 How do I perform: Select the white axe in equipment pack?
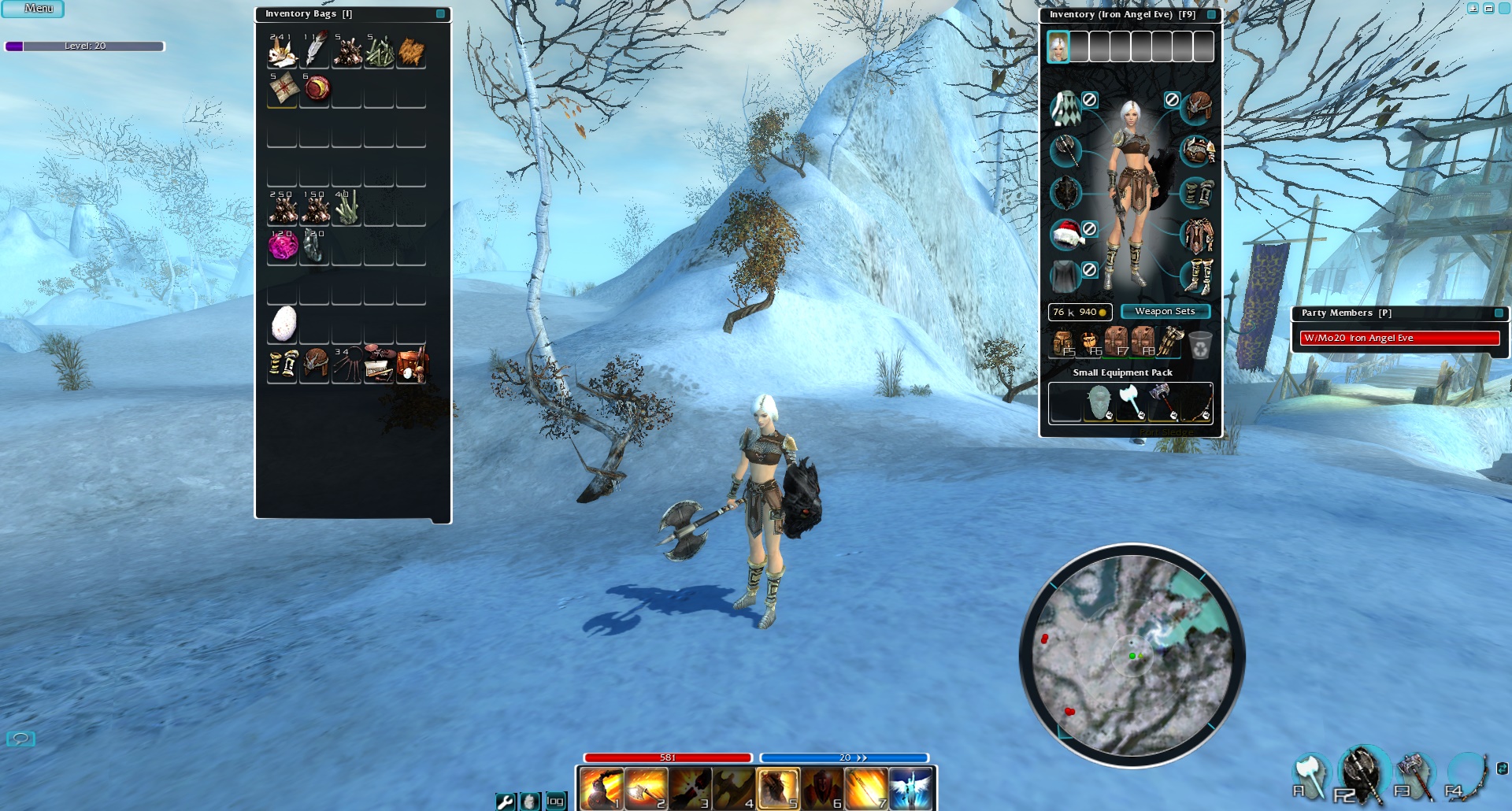point(1131,402)
